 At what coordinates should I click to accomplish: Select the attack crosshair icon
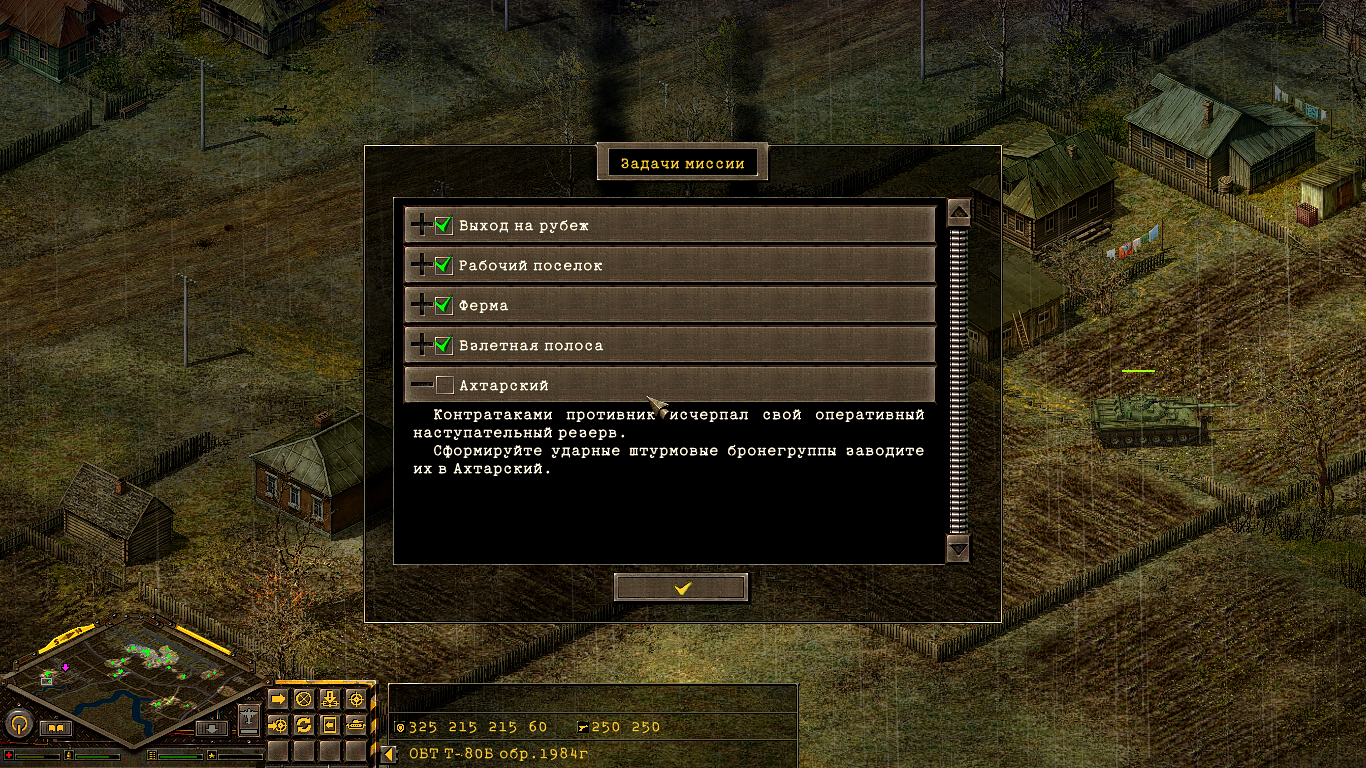point(355,698)
